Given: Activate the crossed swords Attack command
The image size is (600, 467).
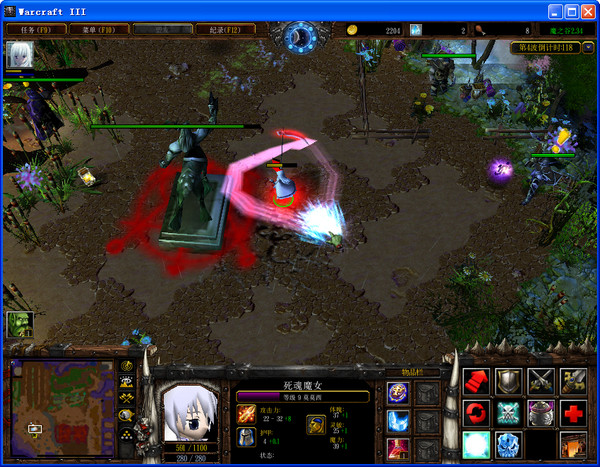Looking at the screenshot, I should pos(541,381).
